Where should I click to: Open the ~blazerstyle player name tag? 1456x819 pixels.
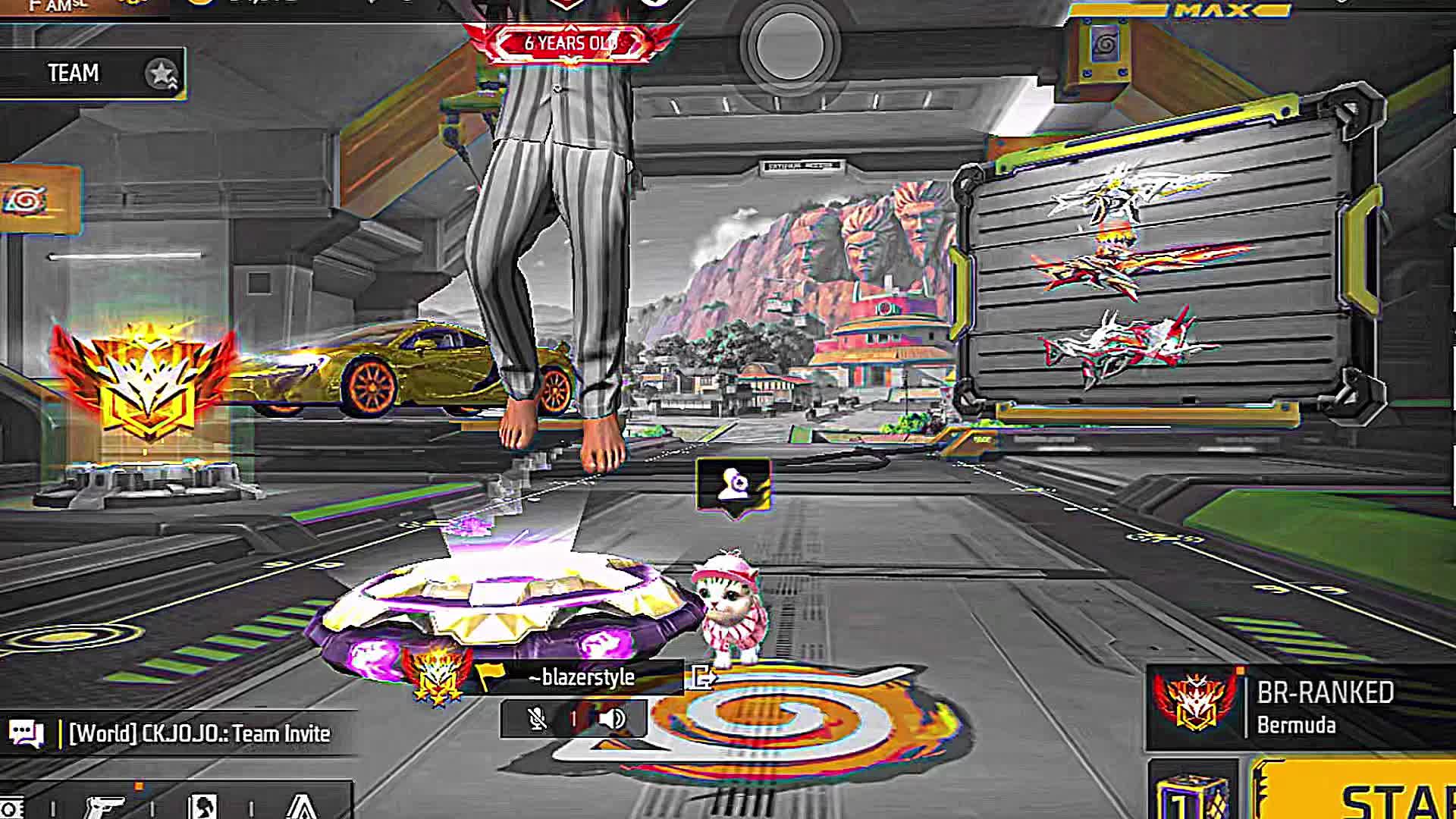pos(582,676)
